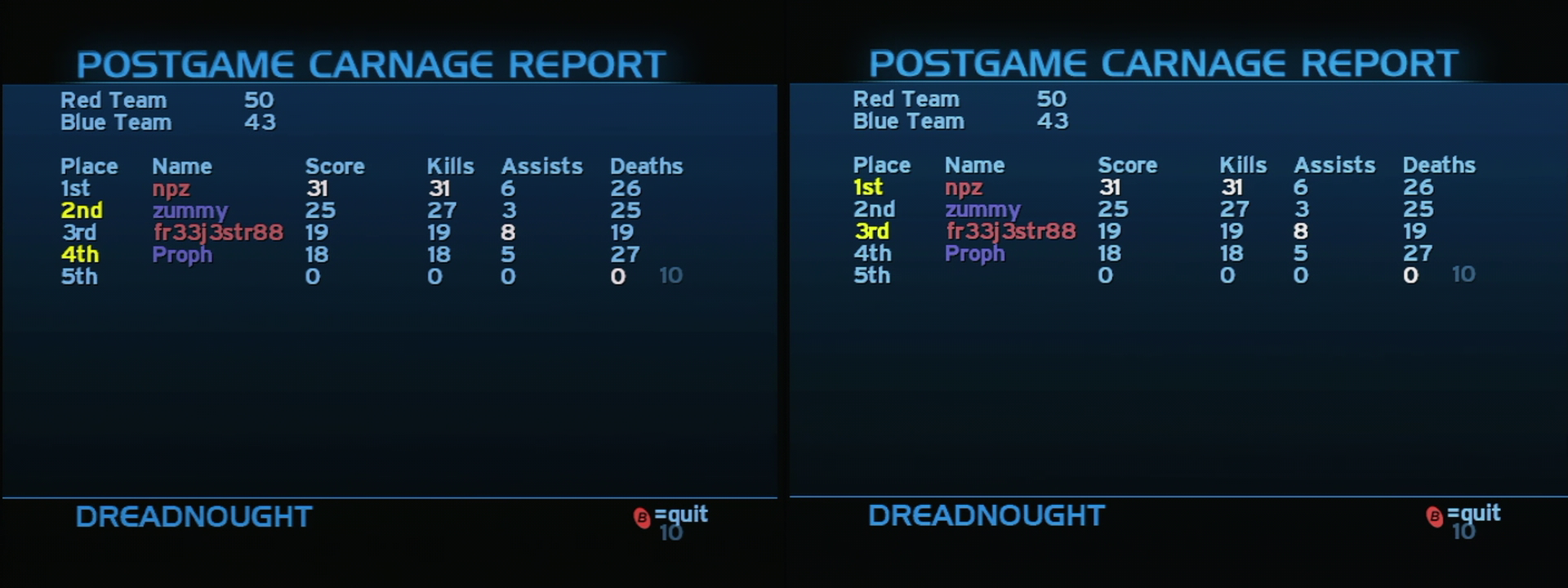The width and height of the screenshot is (1568, 588).
Task: Select Proph in the carnage report
Action: click(x=181, y=255)
